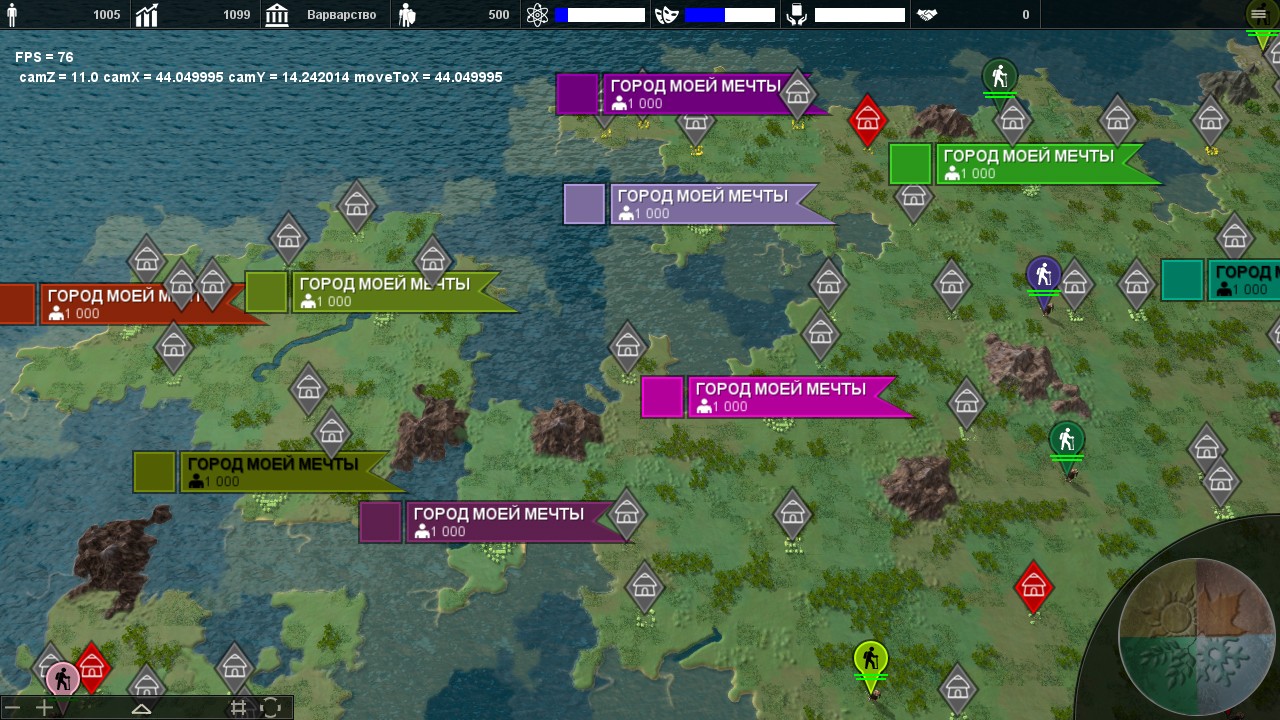
Task: Expand the panel with the up-triangle button
Action: coord(141,708)
